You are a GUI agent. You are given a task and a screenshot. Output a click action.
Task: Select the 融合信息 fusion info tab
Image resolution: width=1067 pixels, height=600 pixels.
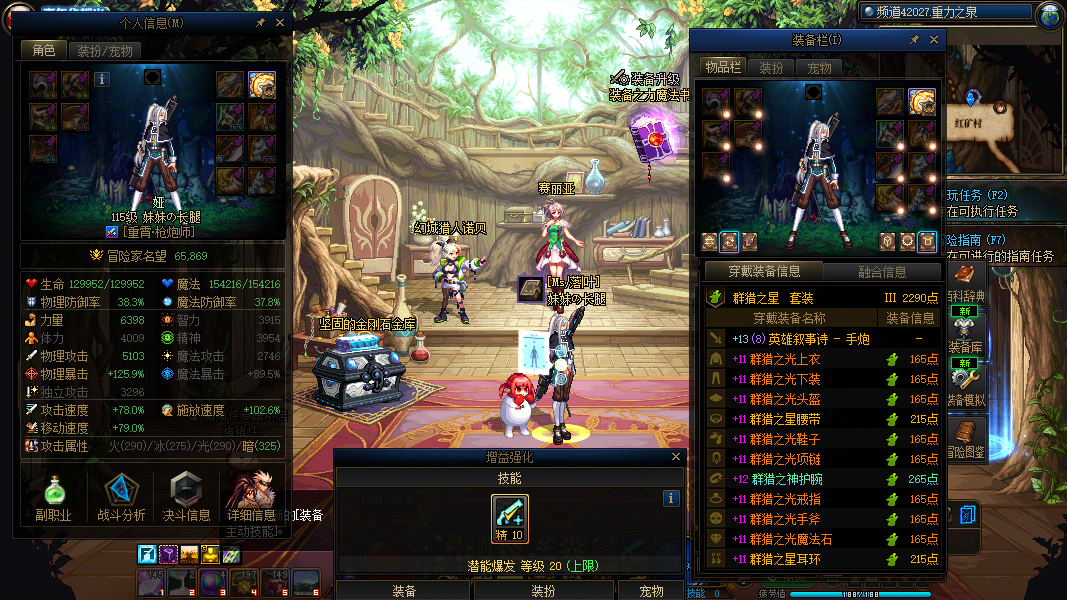coord(882,271)
